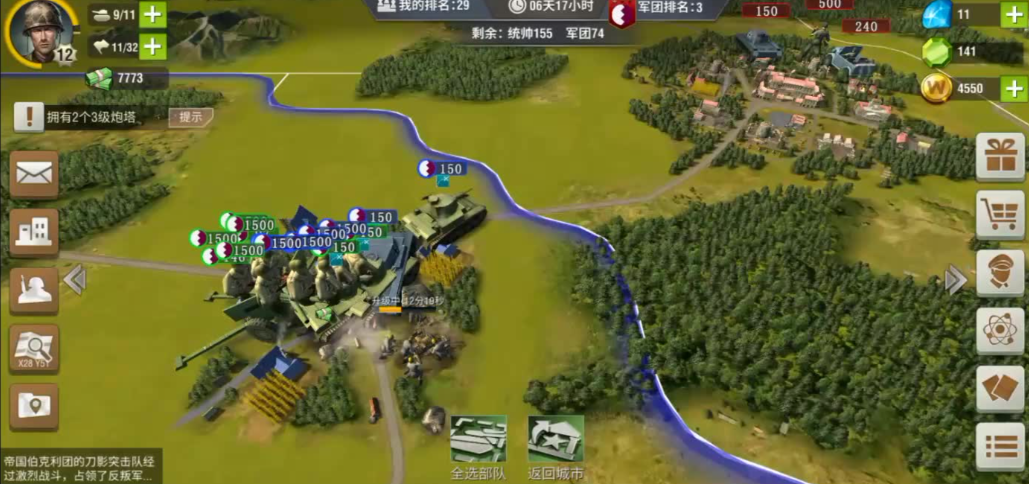
Task: Add more tanks with the plus button
Action: (x=153, y=15)
